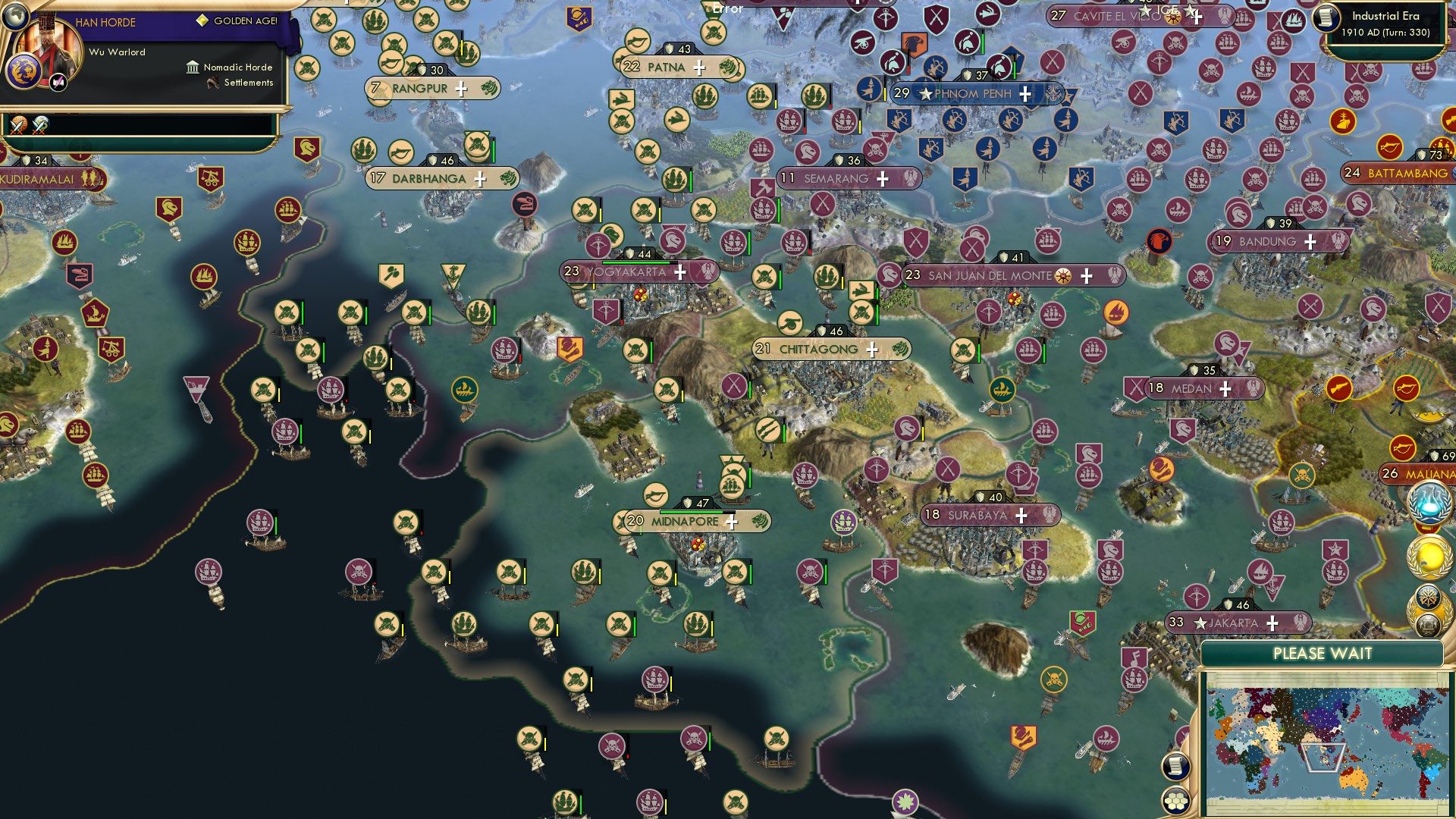The height and width of the screenshot is (819, 1456).
Task: Click the crossed-swords war icon below the leader panel
Action: click(x=19, y=126)
